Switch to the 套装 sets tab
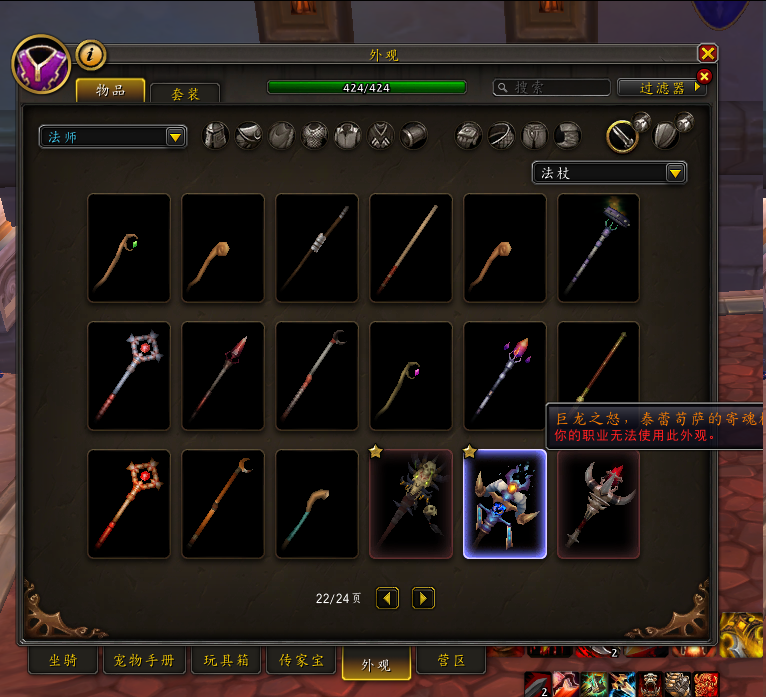Screen dimensions: 766x697 click(185, 93)
